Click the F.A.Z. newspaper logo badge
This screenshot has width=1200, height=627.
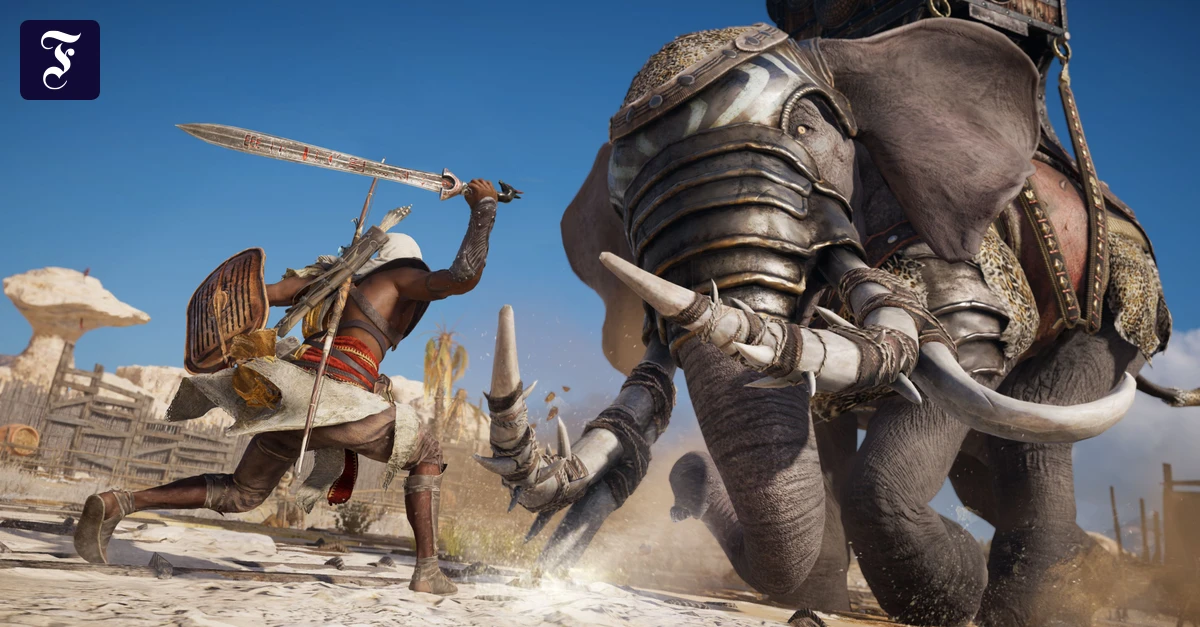[60, 60]
